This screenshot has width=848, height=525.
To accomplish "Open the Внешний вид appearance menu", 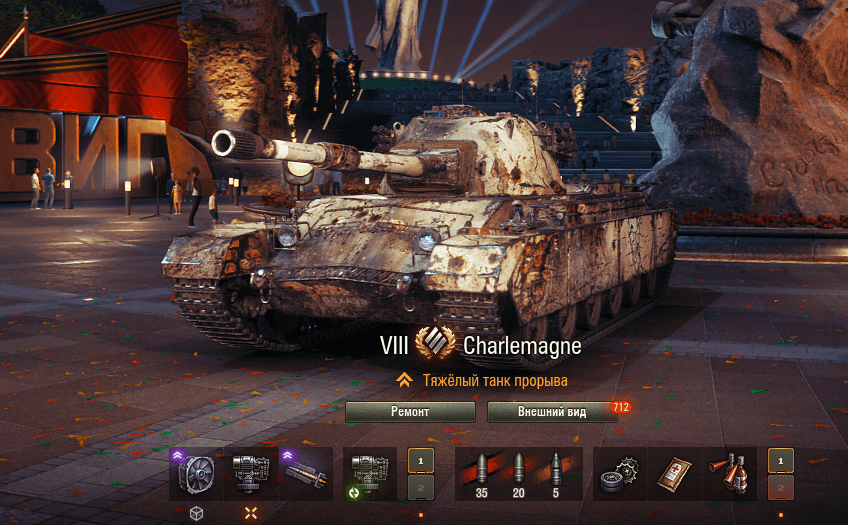I will coord(552,412).
